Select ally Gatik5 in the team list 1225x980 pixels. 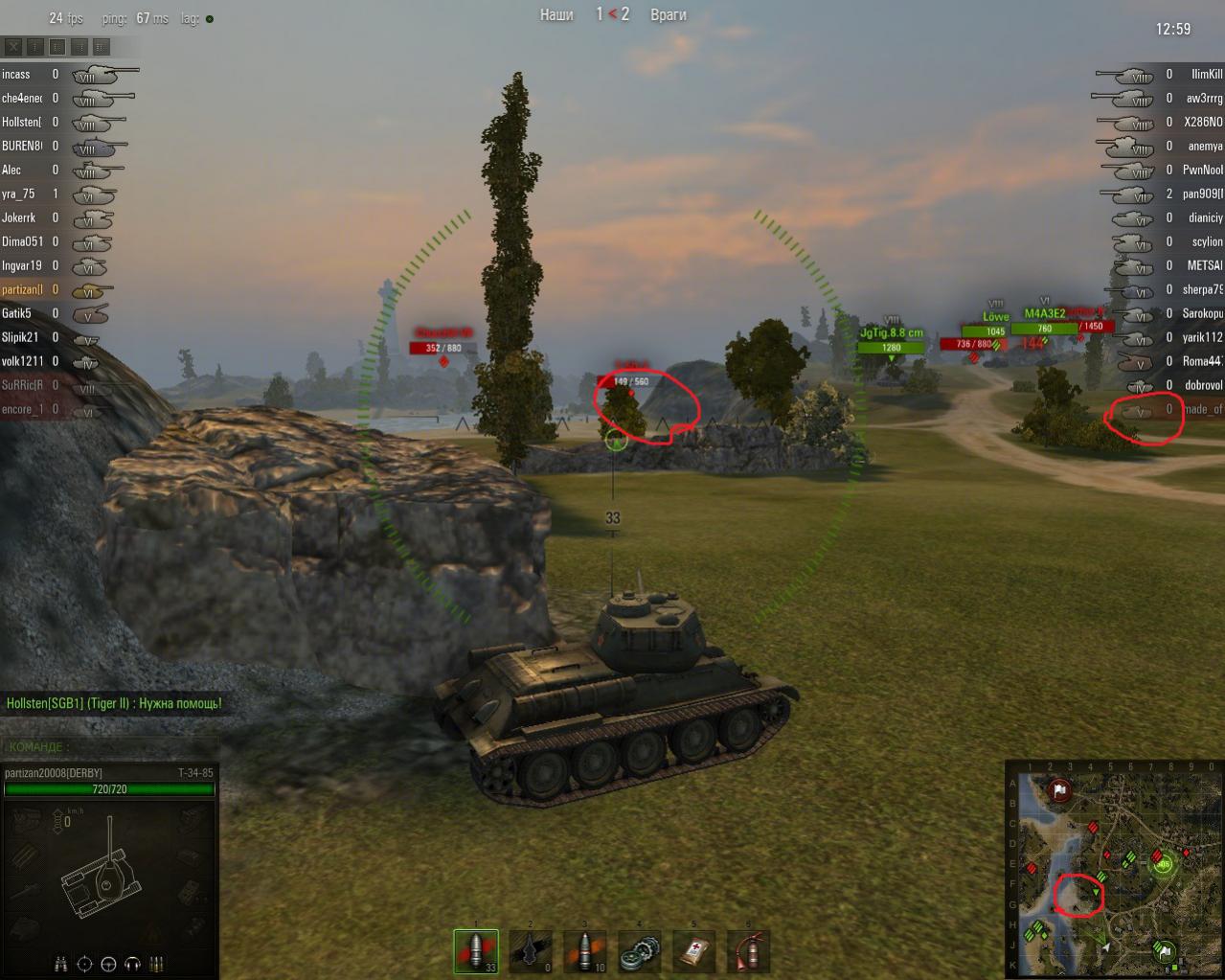click(x=16, y=313)
